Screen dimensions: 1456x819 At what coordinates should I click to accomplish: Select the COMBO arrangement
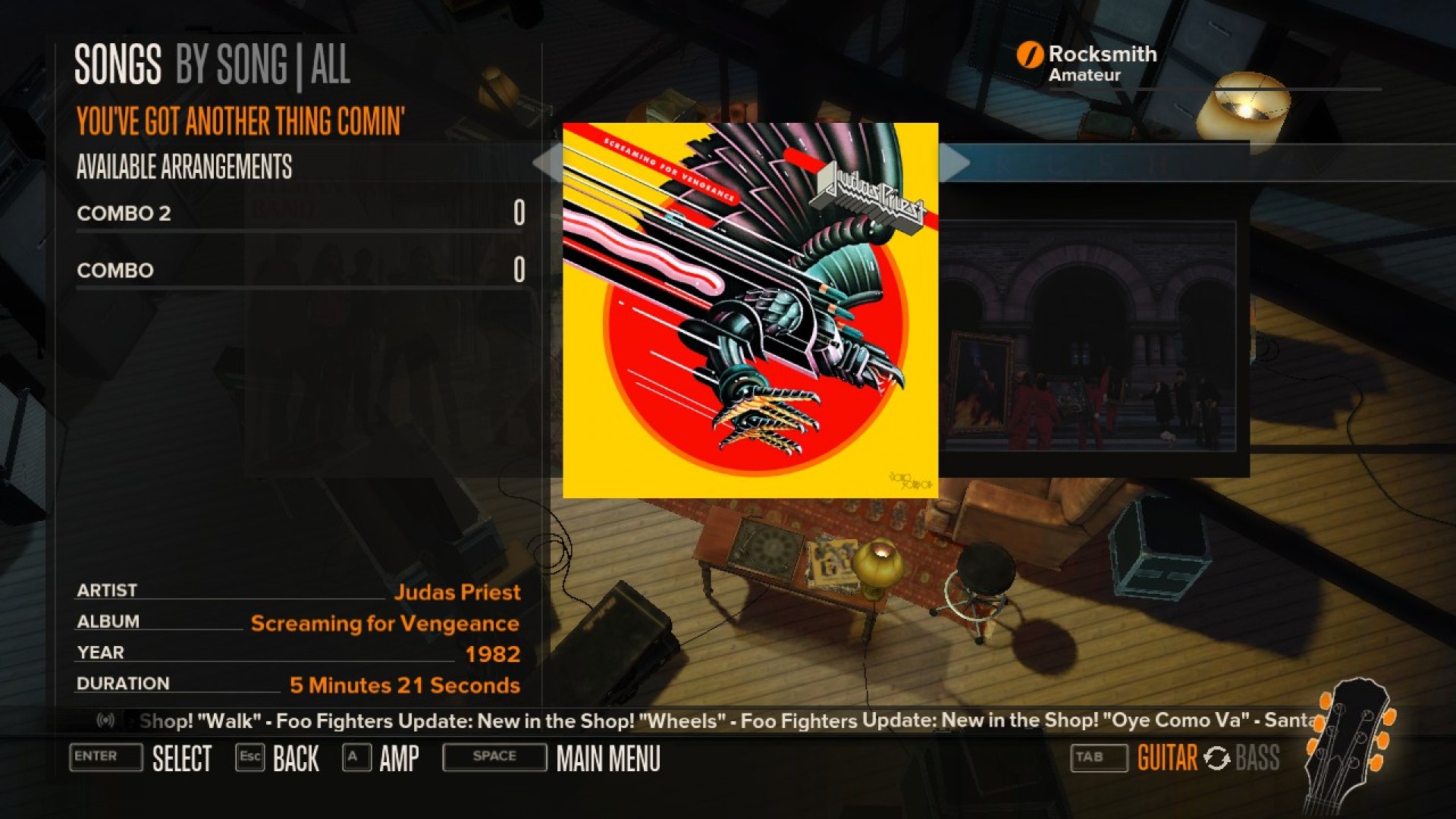pyautogui.click(x=115, y=270)
